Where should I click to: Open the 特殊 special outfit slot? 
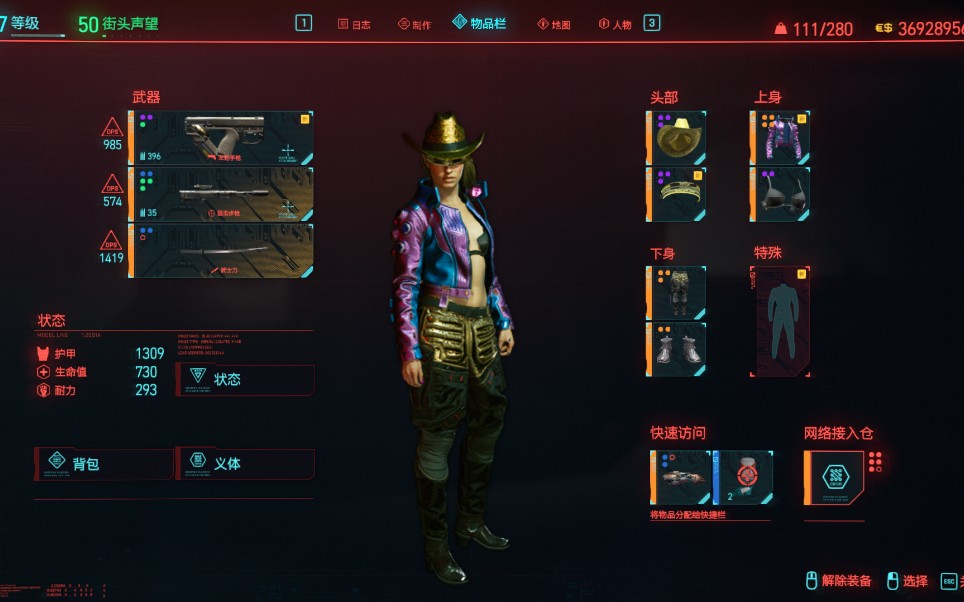click(781, 321)
